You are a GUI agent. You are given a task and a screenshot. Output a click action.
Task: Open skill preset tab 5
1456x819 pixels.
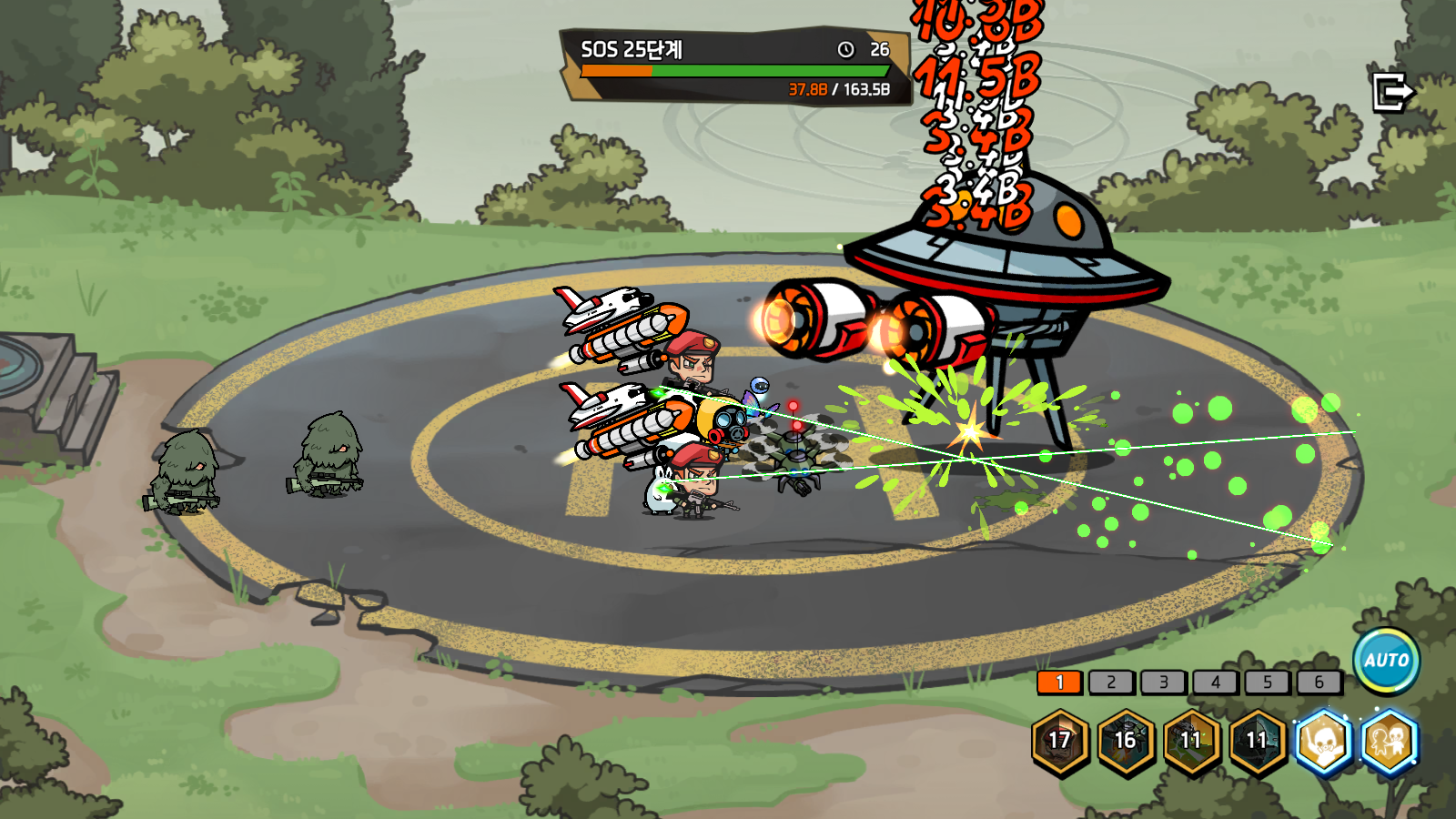coord(1267,682)
